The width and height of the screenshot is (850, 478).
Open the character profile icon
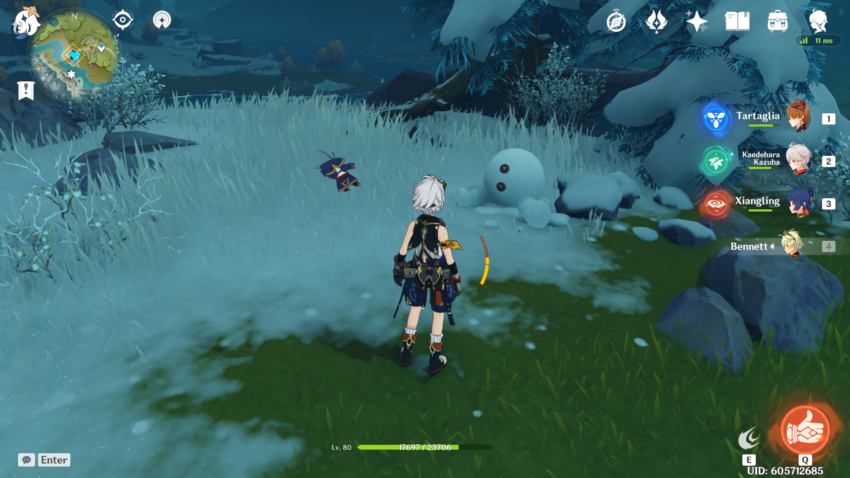(x=818, y=20)
